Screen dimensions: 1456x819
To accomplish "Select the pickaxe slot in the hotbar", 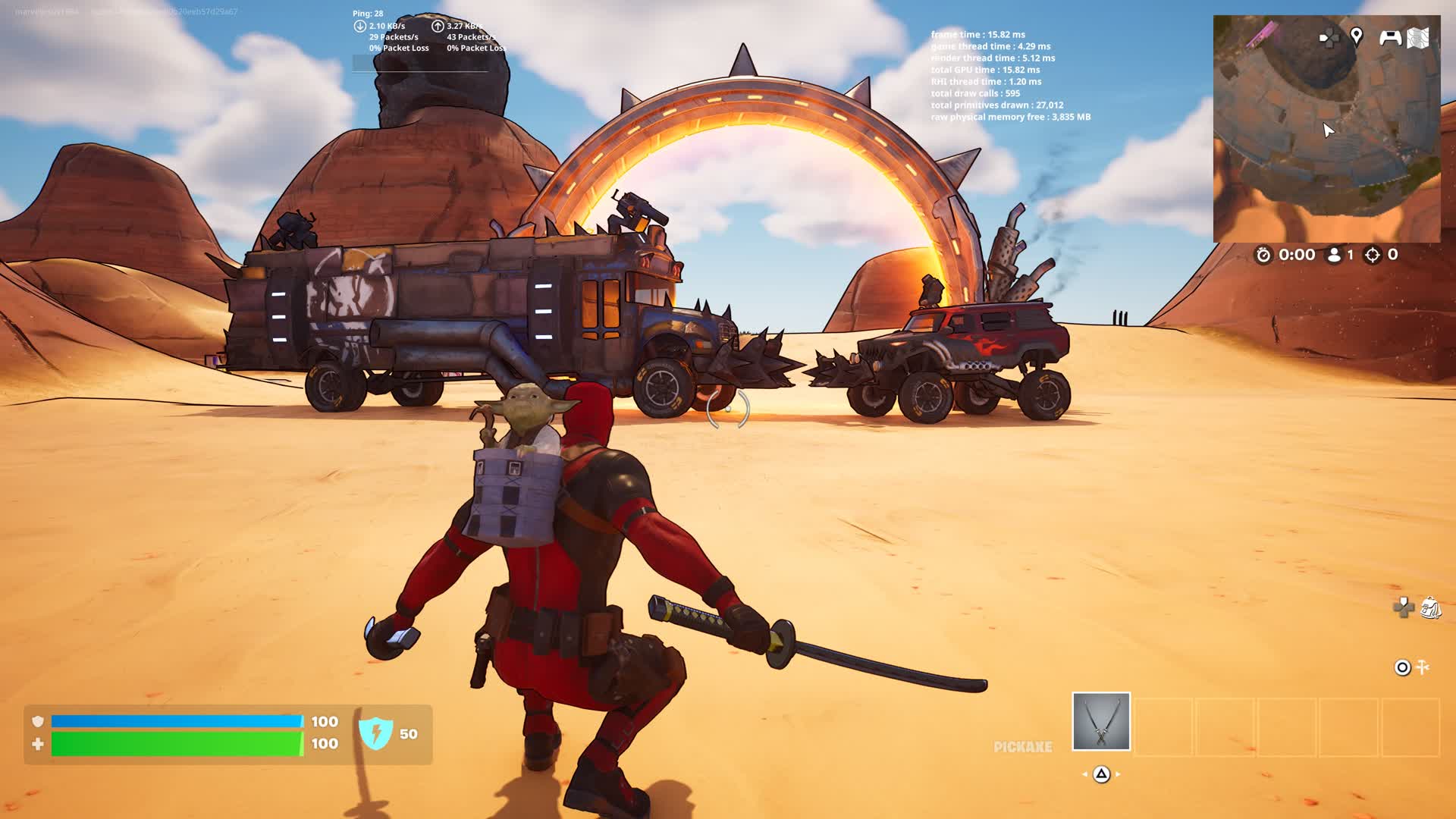I will click(x=1101, y=721).
